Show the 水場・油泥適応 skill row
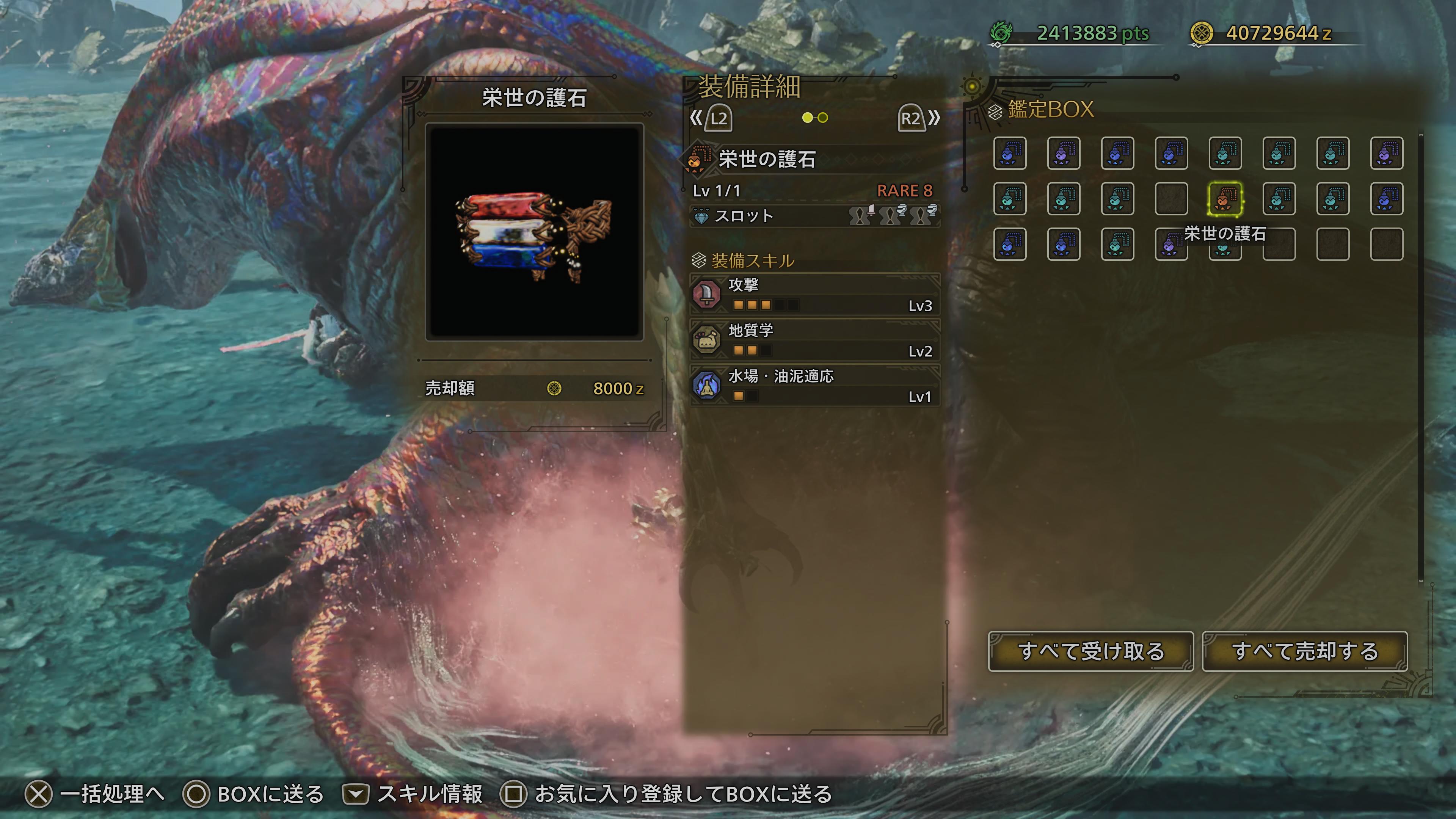 (814, 386)
